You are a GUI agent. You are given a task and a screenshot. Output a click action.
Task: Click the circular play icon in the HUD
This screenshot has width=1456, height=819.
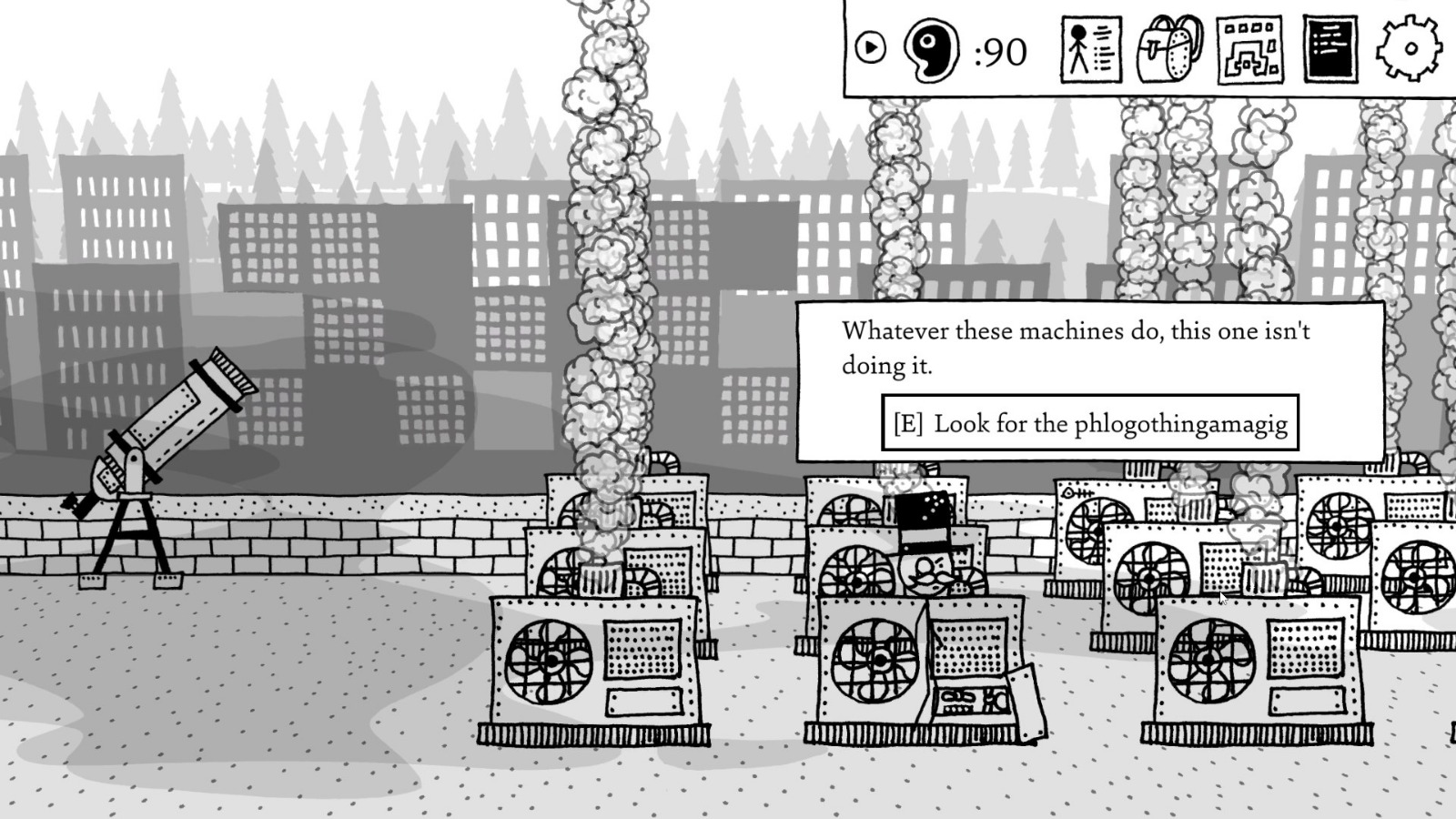tap(871, 45)
